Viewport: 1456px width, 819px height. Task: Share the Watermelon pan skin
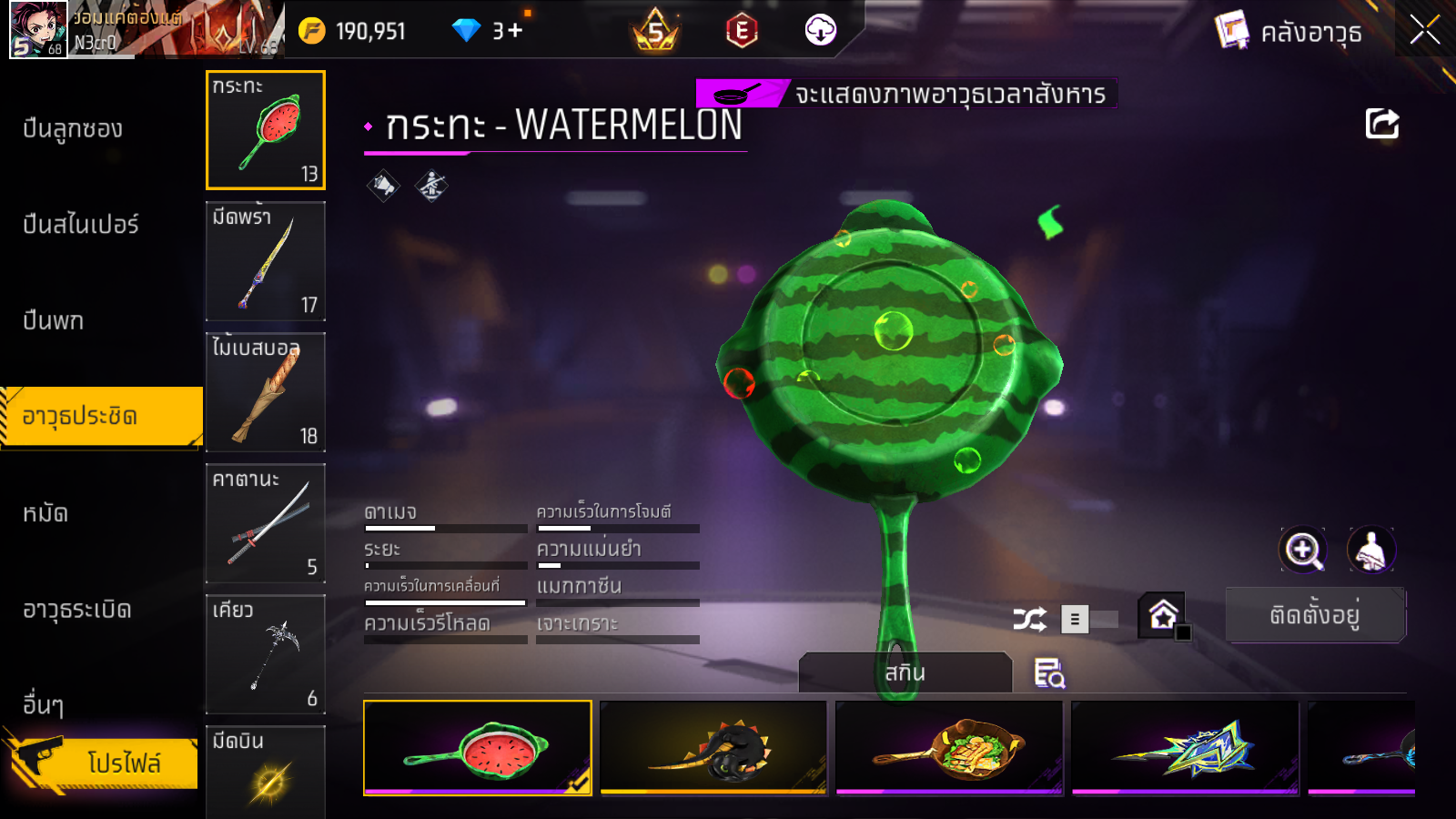click(1381, 124)
